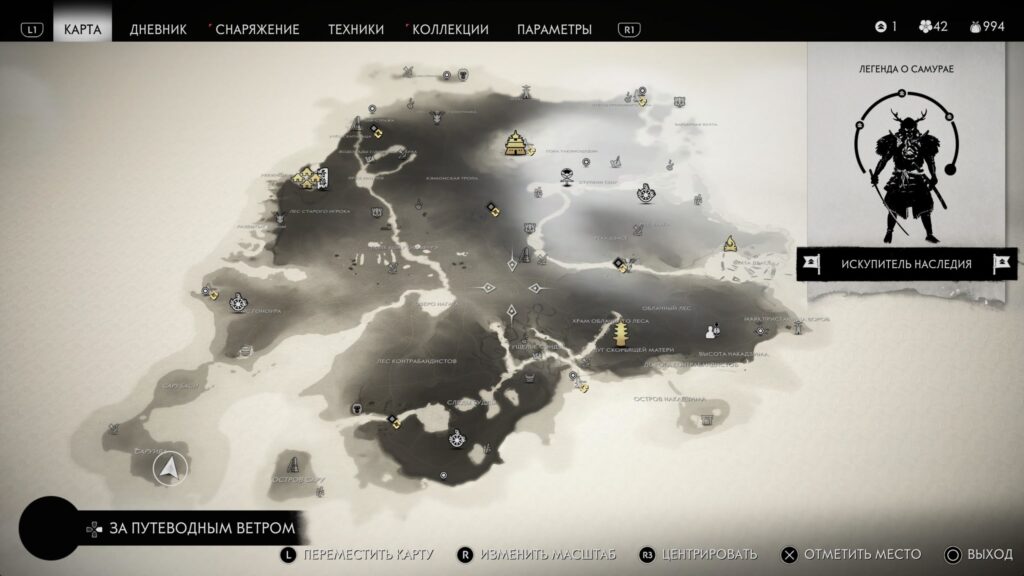1024x576 pixels.
Task: Open the Снаряжение tab
Action: click(x=257, y=29)
